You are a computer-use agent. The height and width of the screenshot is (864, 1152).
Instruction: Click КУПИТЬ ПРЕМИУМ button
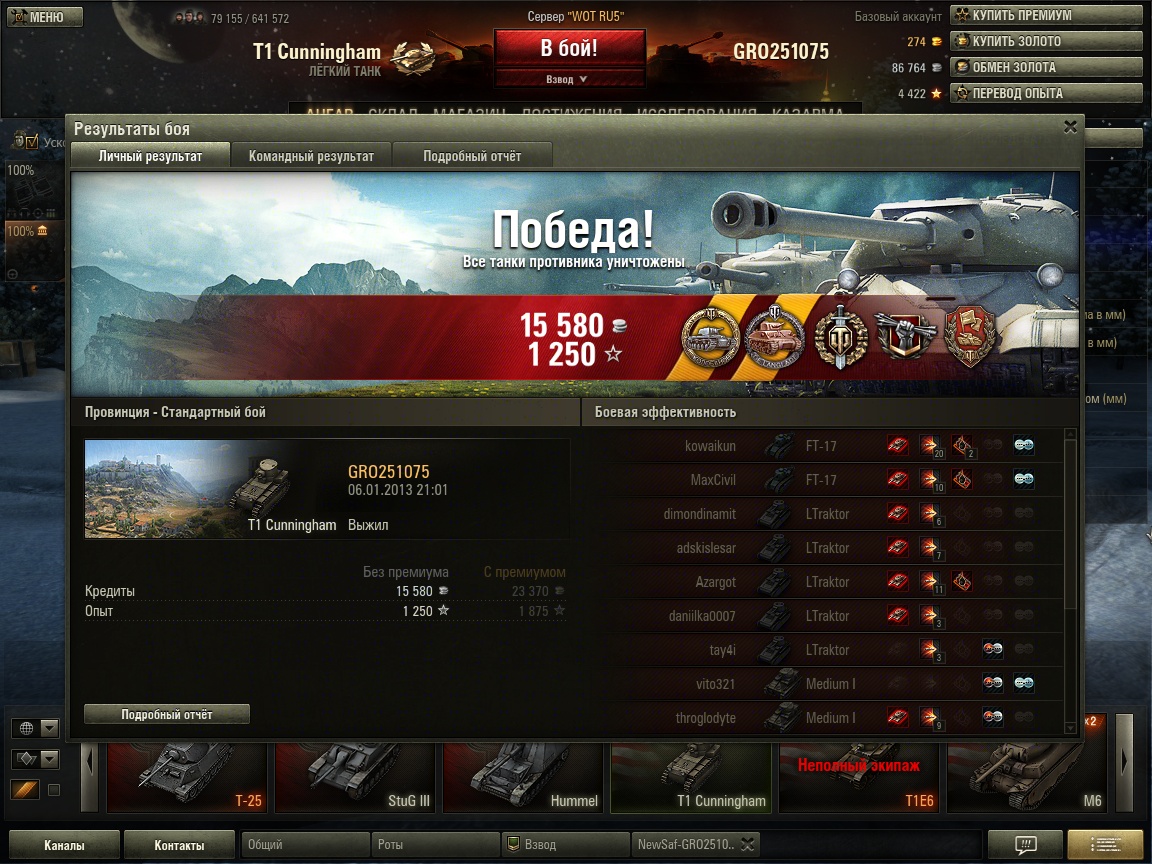click(x=1045, y=15)
